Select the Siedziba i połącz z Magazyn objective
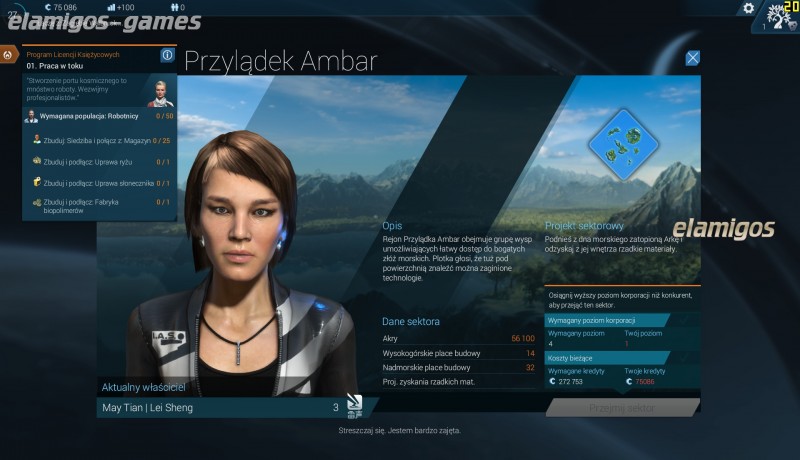Image resolution: width=800 pixels, height=460 pixels. [100, 140]
